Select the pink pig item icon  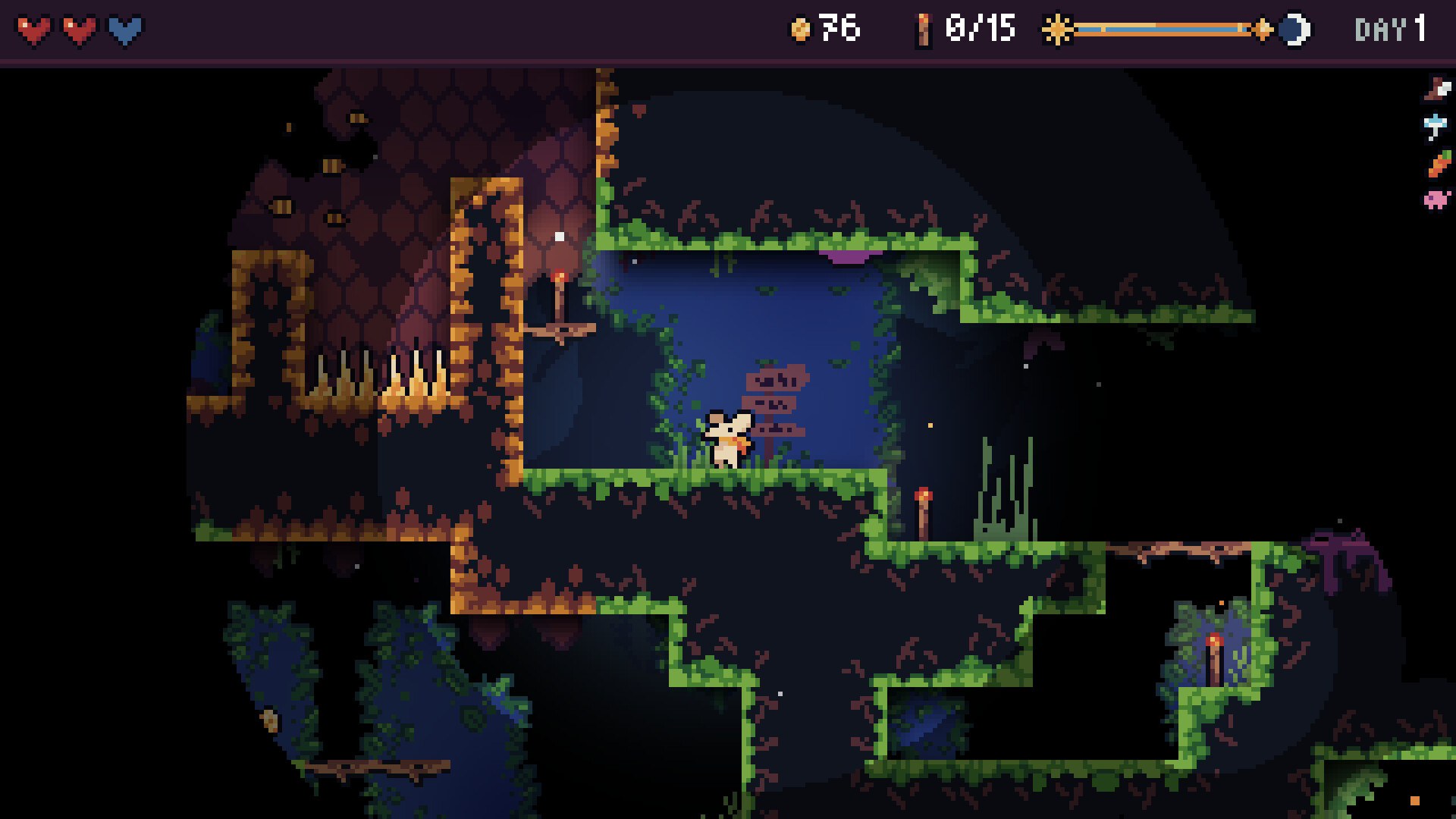[1436, 199]
